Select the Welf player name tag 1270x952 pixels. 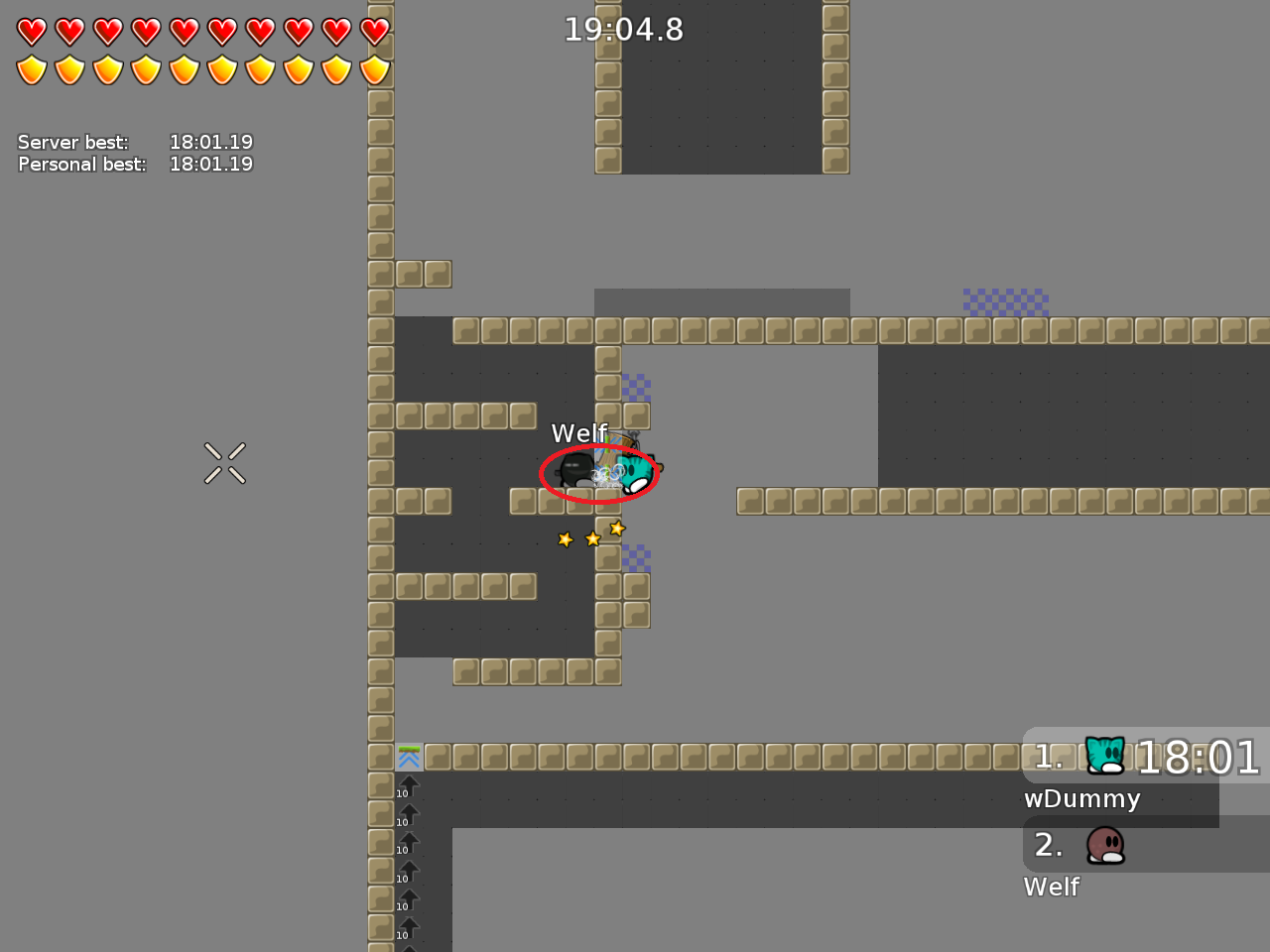click(579, 433)
